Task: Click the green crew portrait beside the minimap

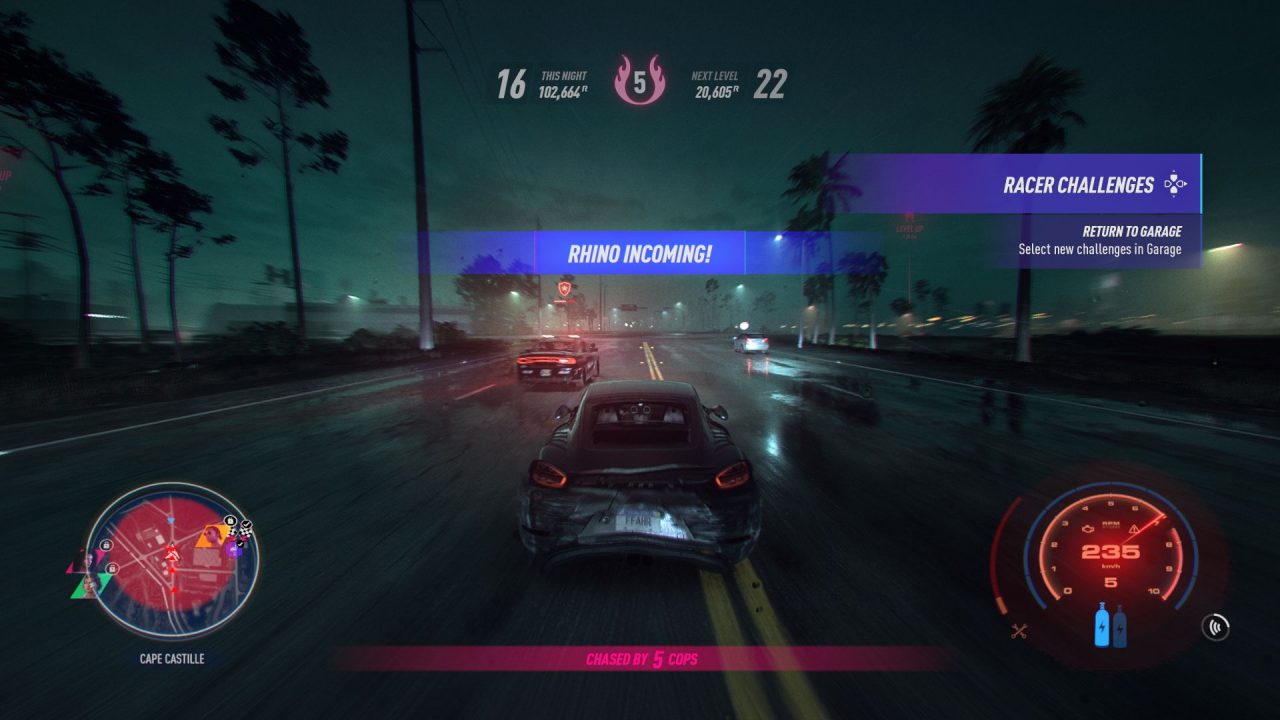Action: coord(88,585)
